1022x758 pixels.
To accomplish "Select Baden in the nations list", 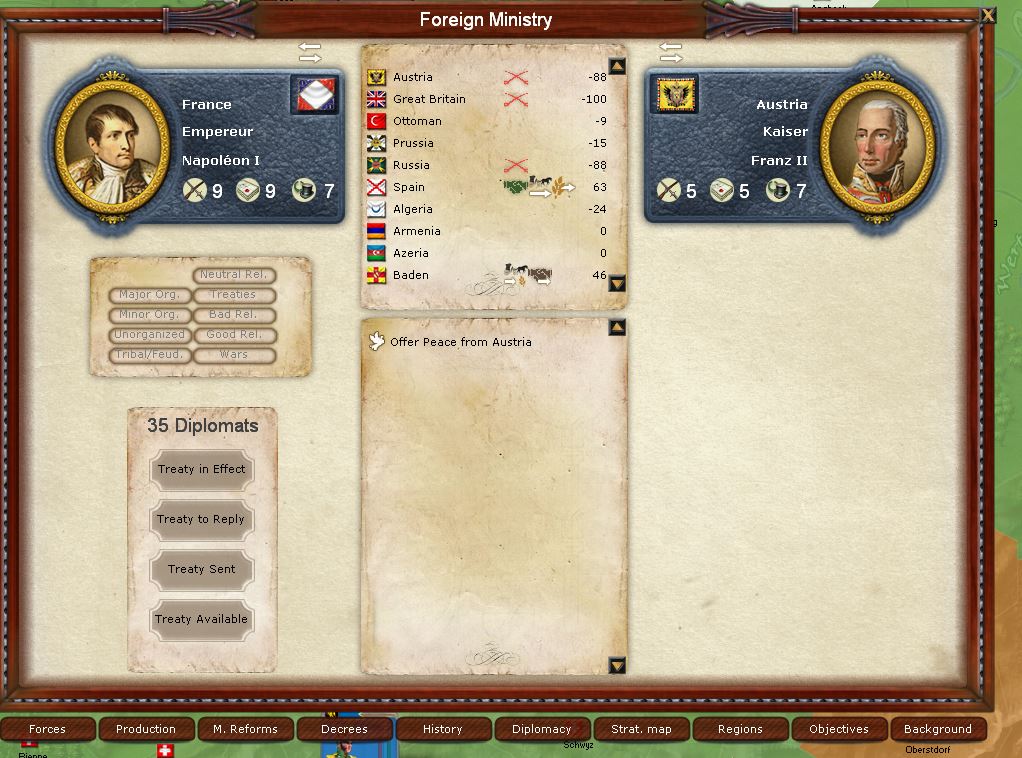I will pyautogui.click(x=411, y=275).
